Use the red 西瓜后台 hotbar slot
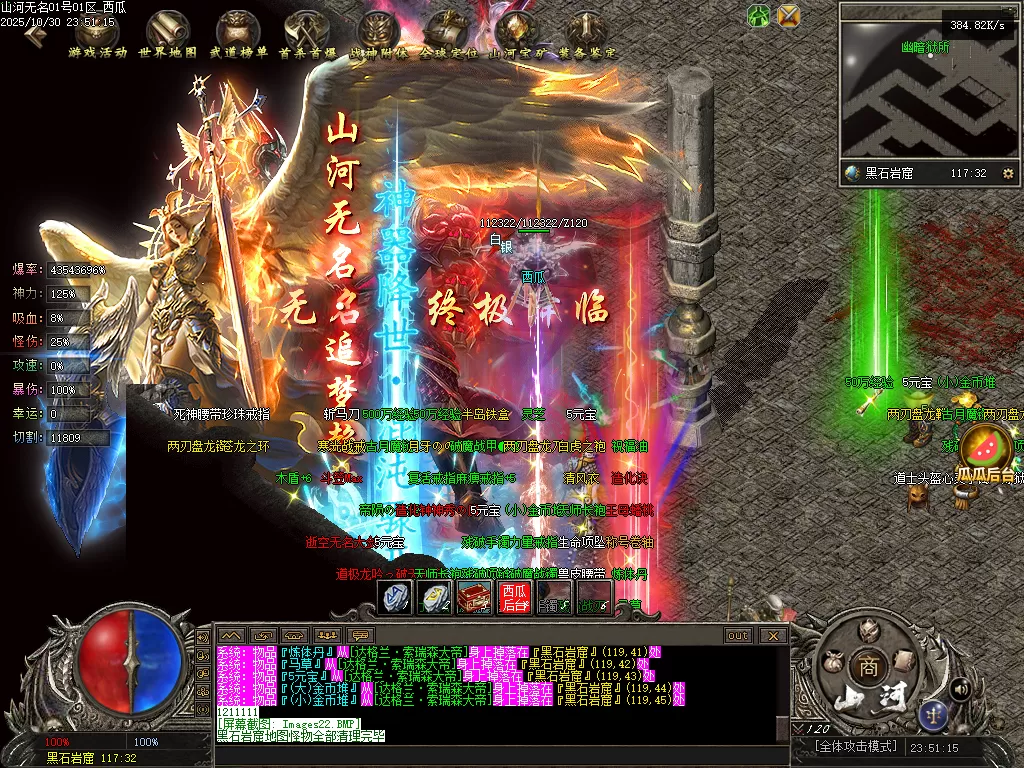The height and width of the screenshot is (768, 1024). pyautogui.click(x=514, y=597)
